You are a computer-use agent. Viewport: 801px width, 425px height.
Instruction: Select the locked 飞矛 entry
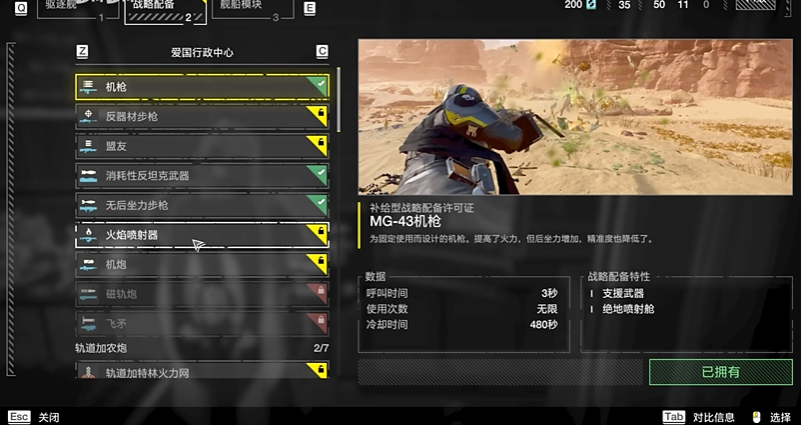click(200, 323)
